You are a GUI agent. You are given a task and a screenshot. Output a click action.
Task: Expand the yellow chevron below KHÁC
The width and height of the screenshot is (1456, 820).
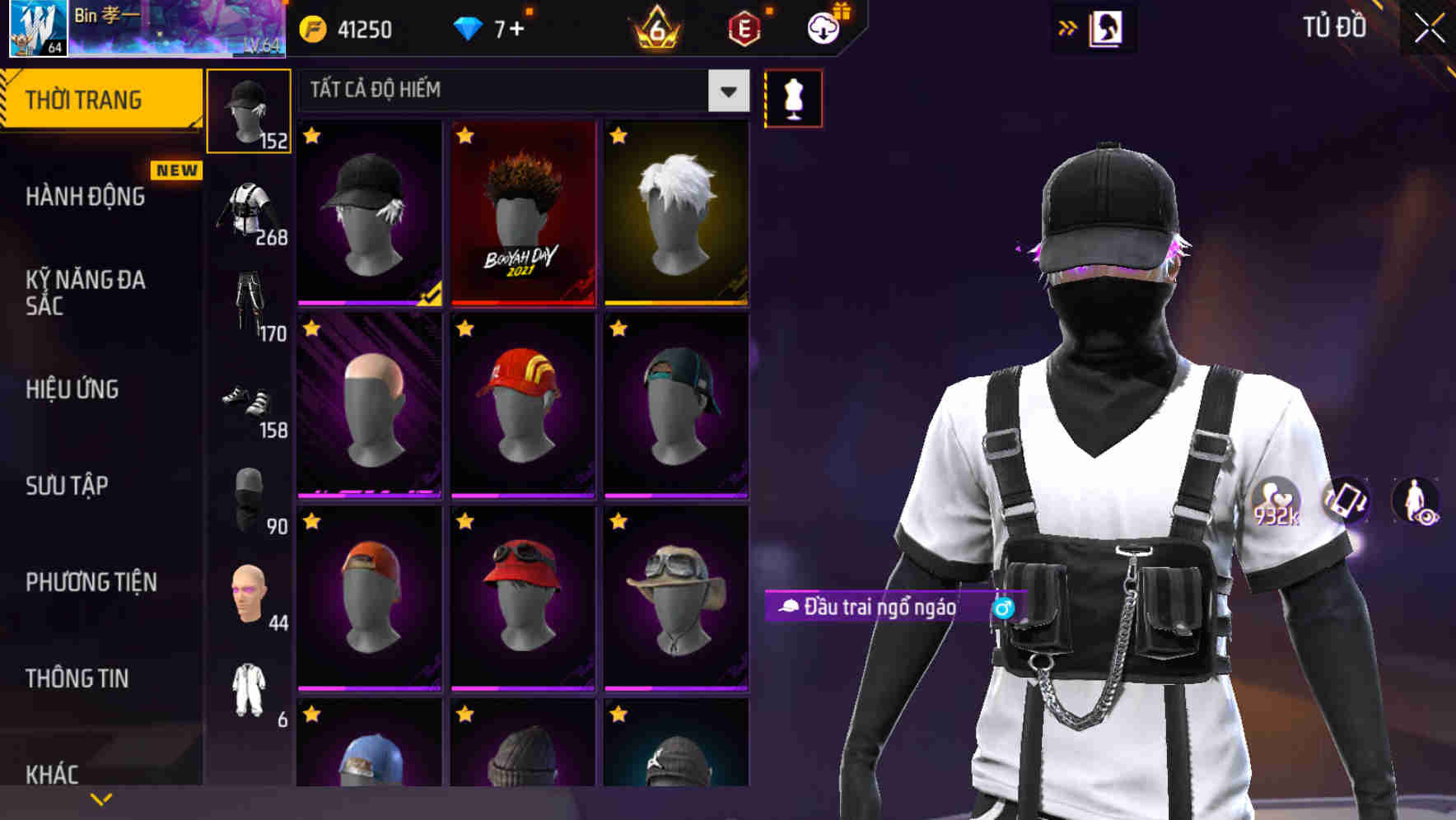click(x=100, y=798)
